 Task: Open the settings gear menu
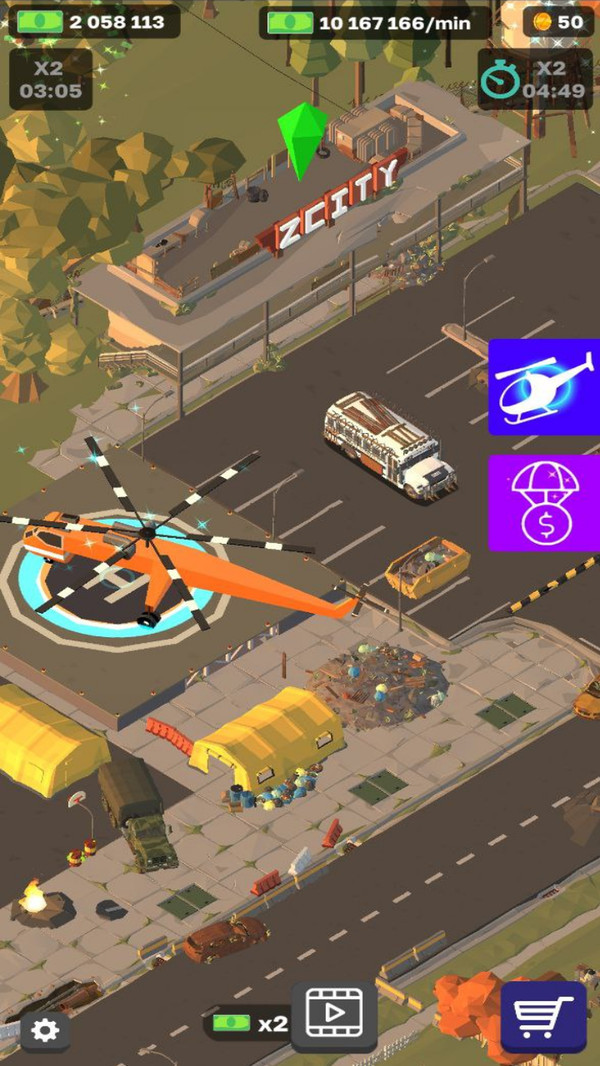click(x=46, y=1030)
